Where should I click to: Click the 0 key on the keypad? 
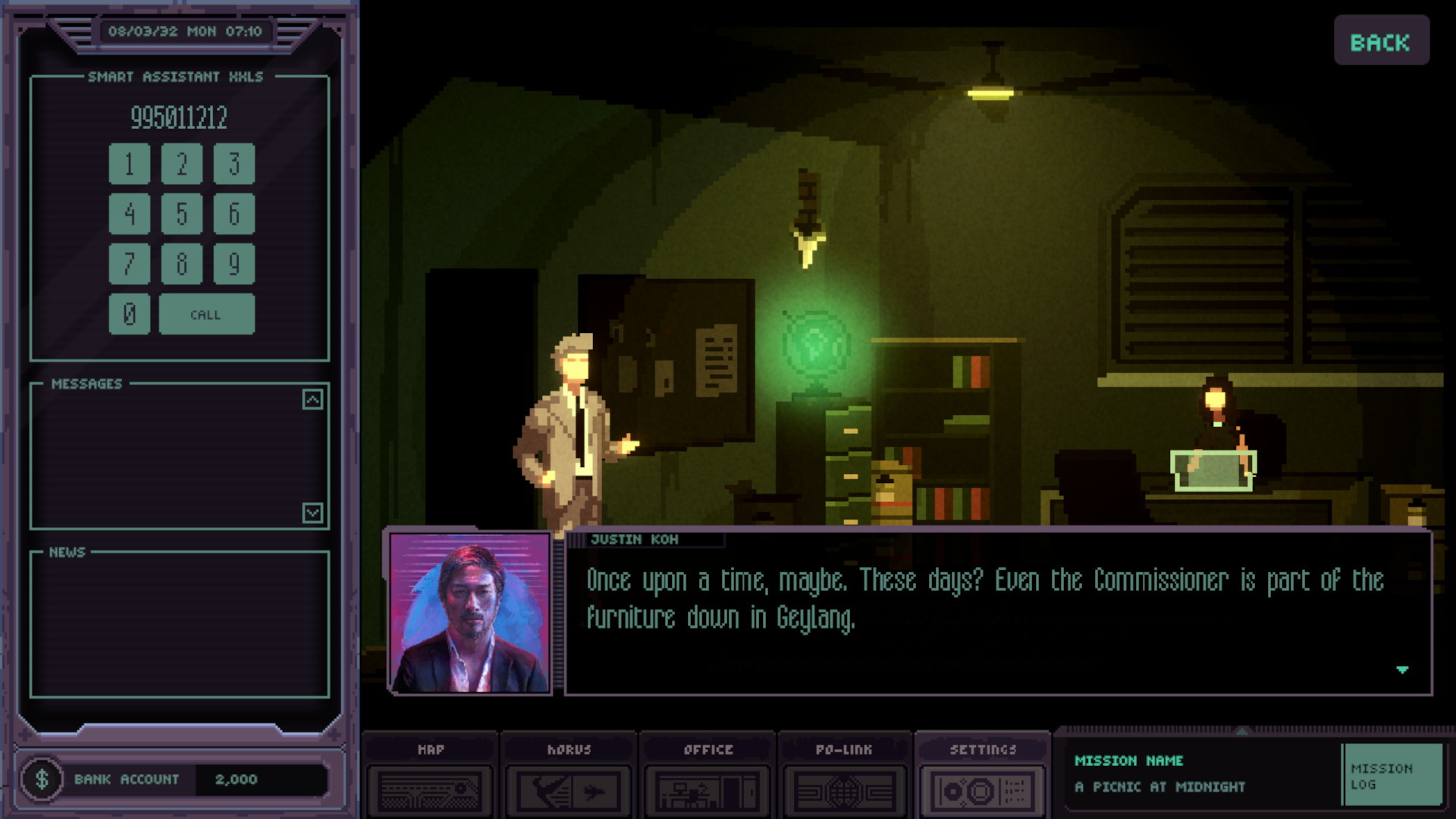tap(129, 314)
